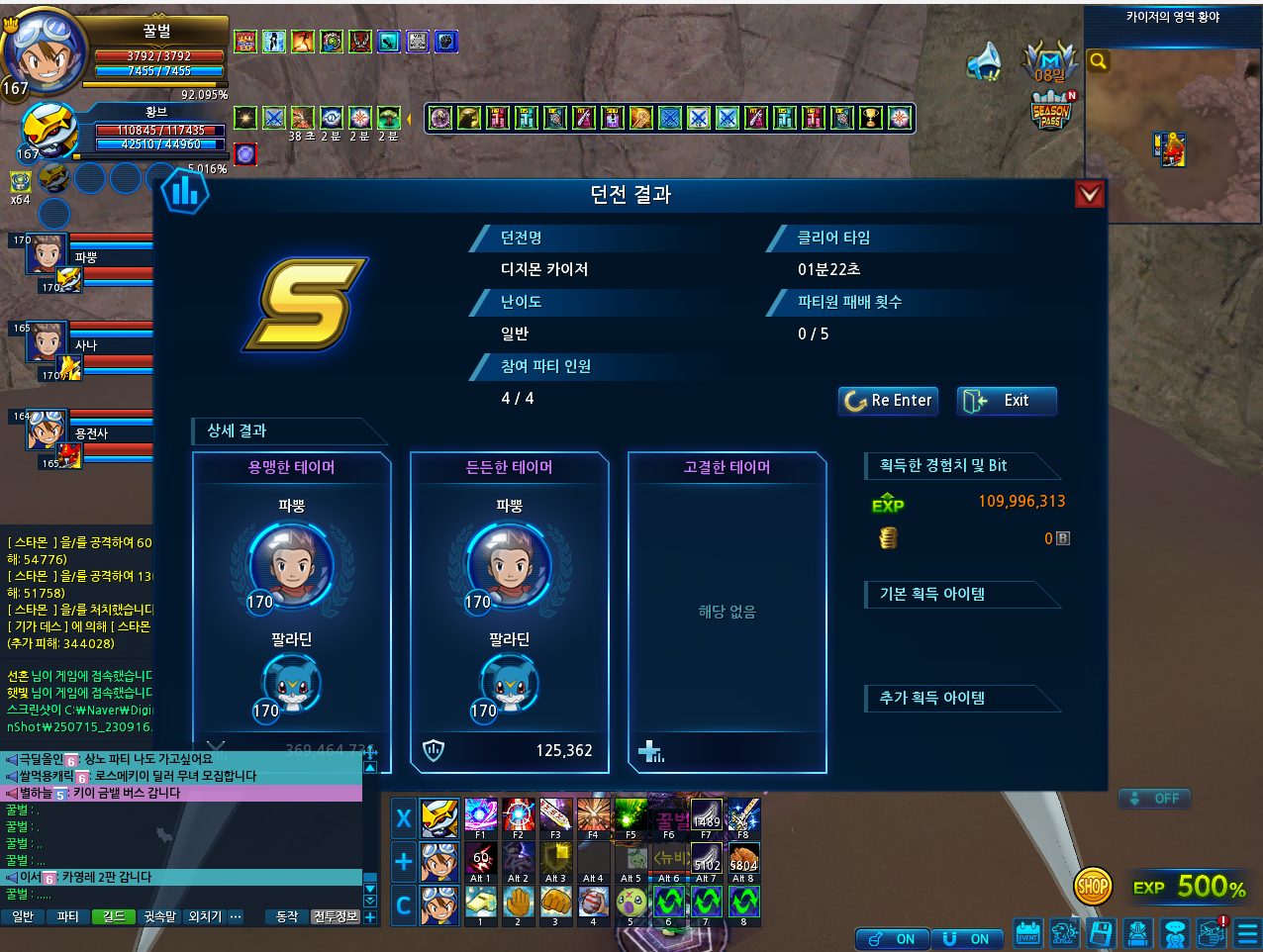1263x952 pixels.
Task: Open the EVENT calendar icon
Action: [1028, 933]
